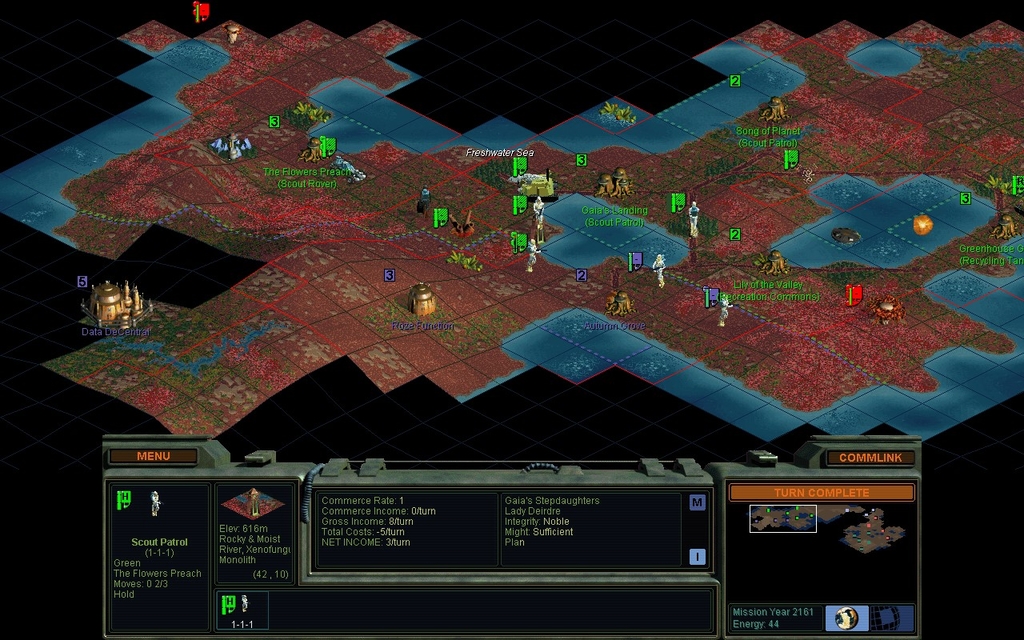Open the COMMLINK panel
Image resolution: width=1024 pixels, height=640 pixels.
[869, 458]
